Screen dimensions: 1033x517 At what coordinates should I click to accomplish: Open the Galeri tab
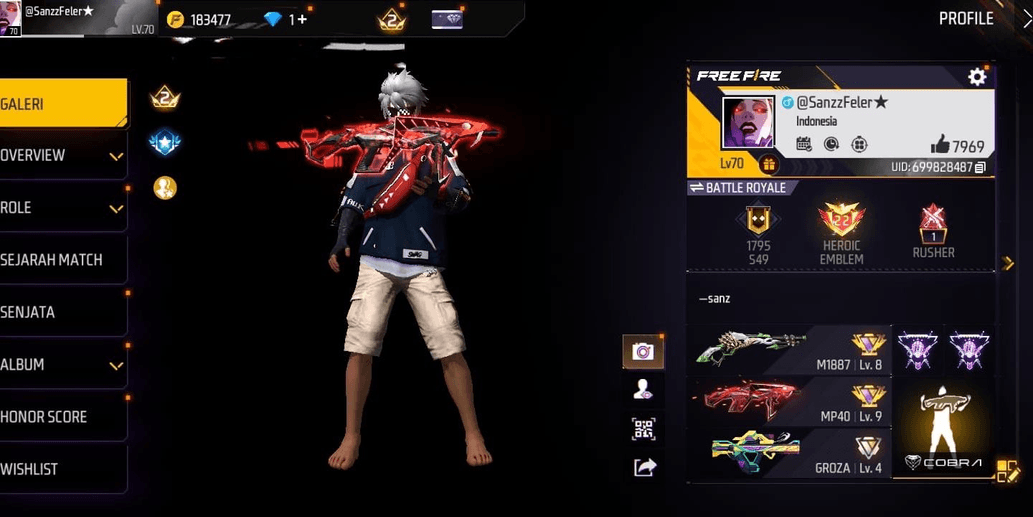[x=60, y=104]
